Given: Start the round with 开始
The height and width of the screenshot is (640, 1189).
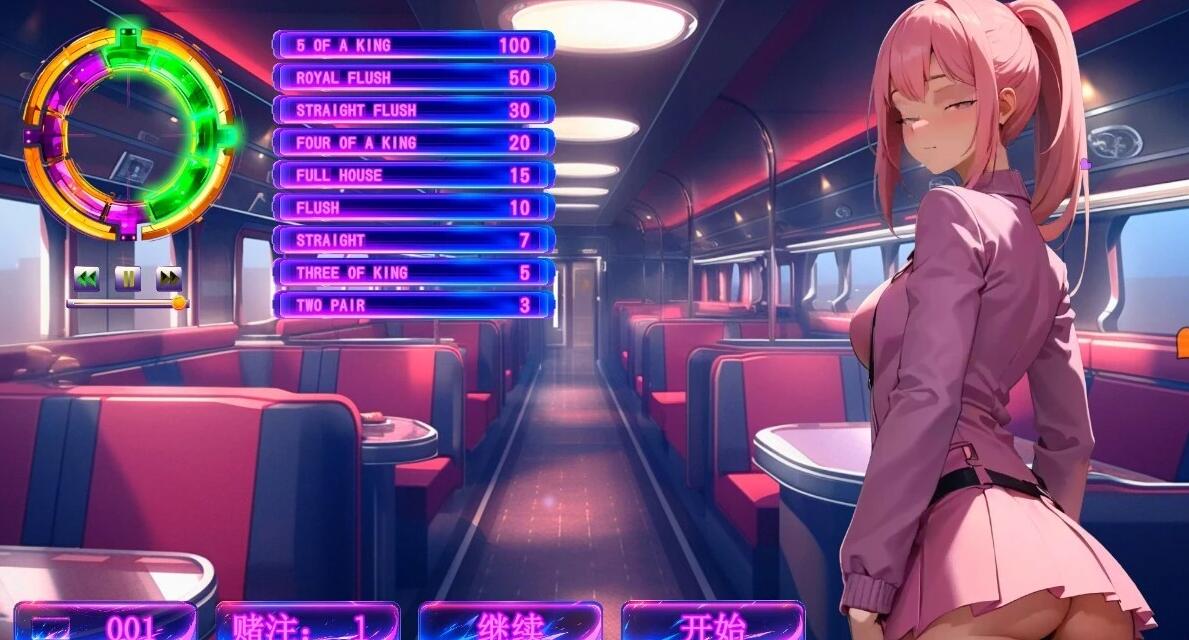Looking at the screenshot, I should 712,622.
